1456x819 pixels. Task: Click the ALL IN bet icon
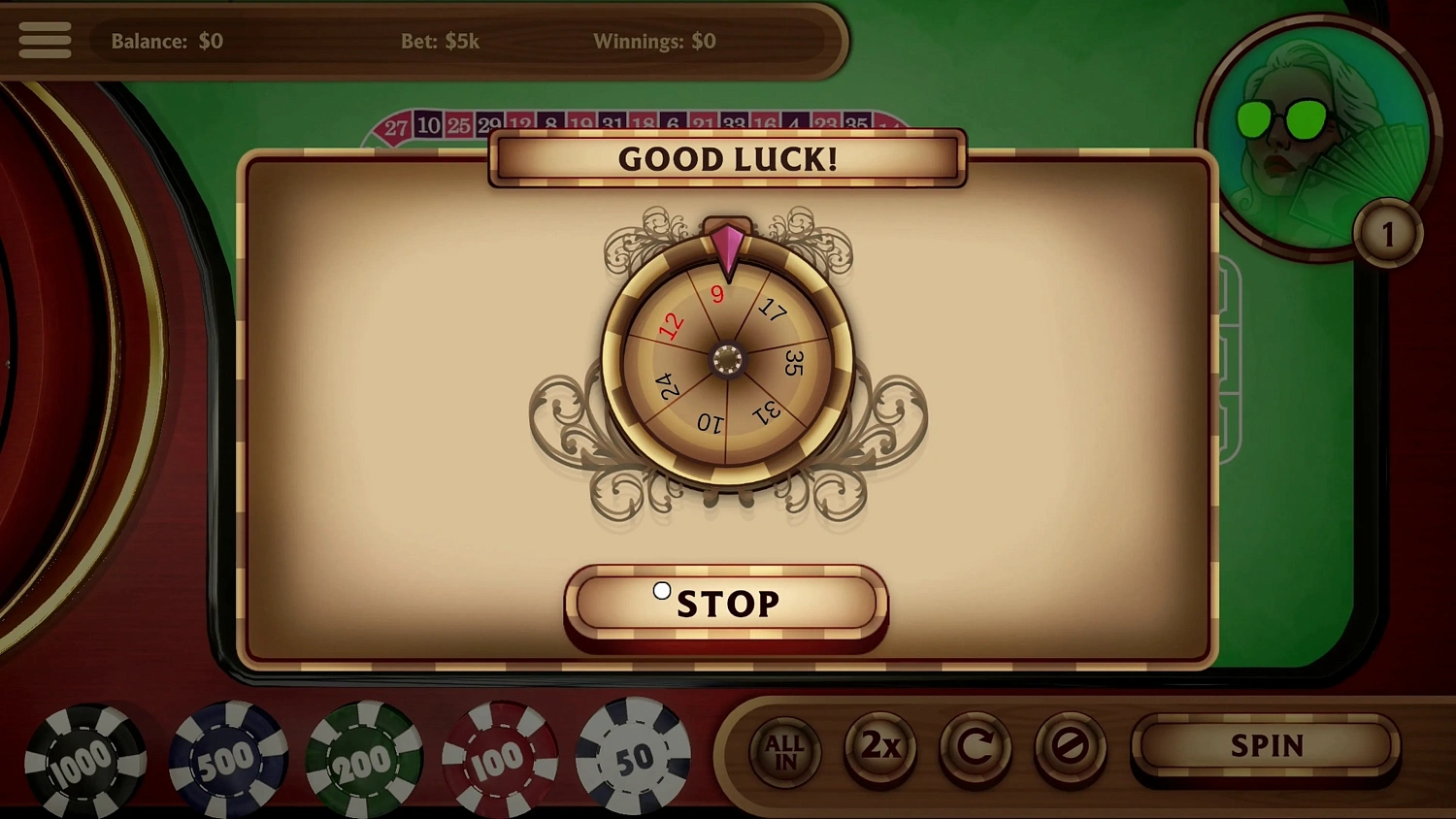point(784,748)
